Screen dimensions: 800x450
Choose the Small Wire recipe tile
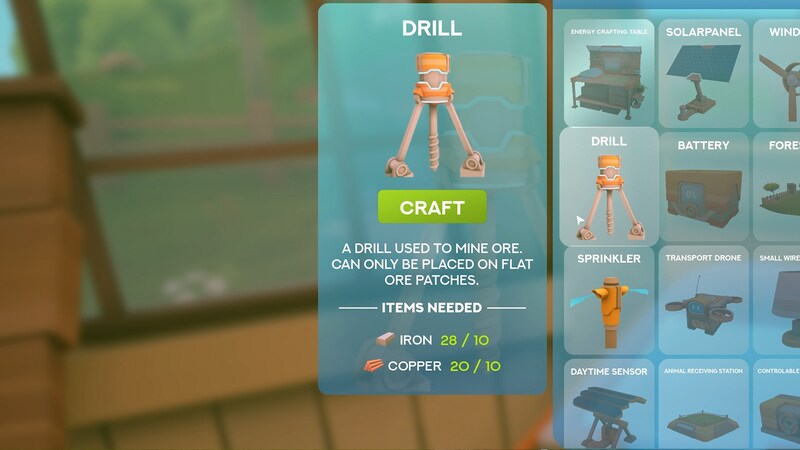pos(781,301)
